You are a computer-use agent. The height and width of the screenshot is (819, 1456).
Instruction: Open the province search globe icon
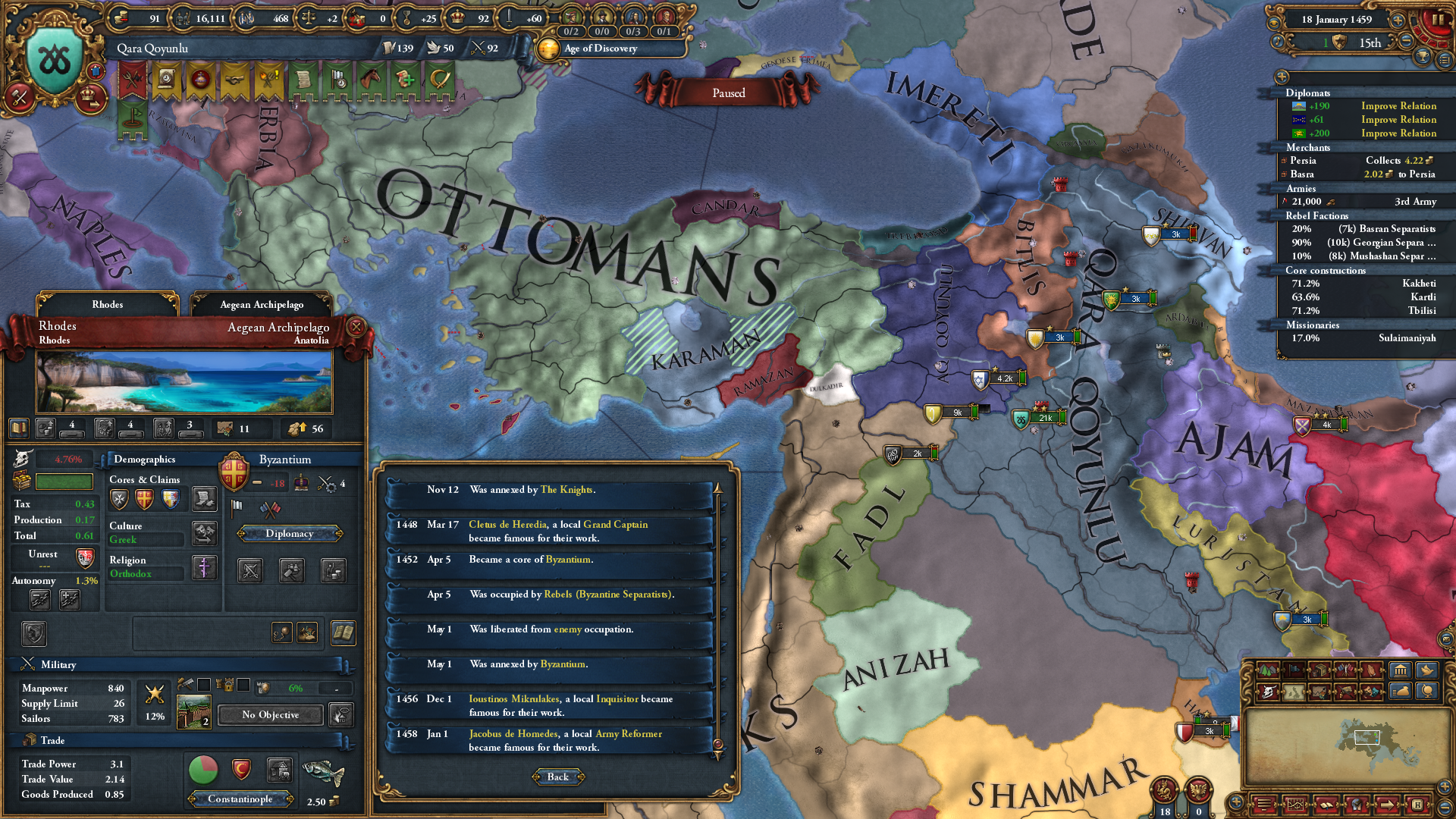pos(1429,692)
